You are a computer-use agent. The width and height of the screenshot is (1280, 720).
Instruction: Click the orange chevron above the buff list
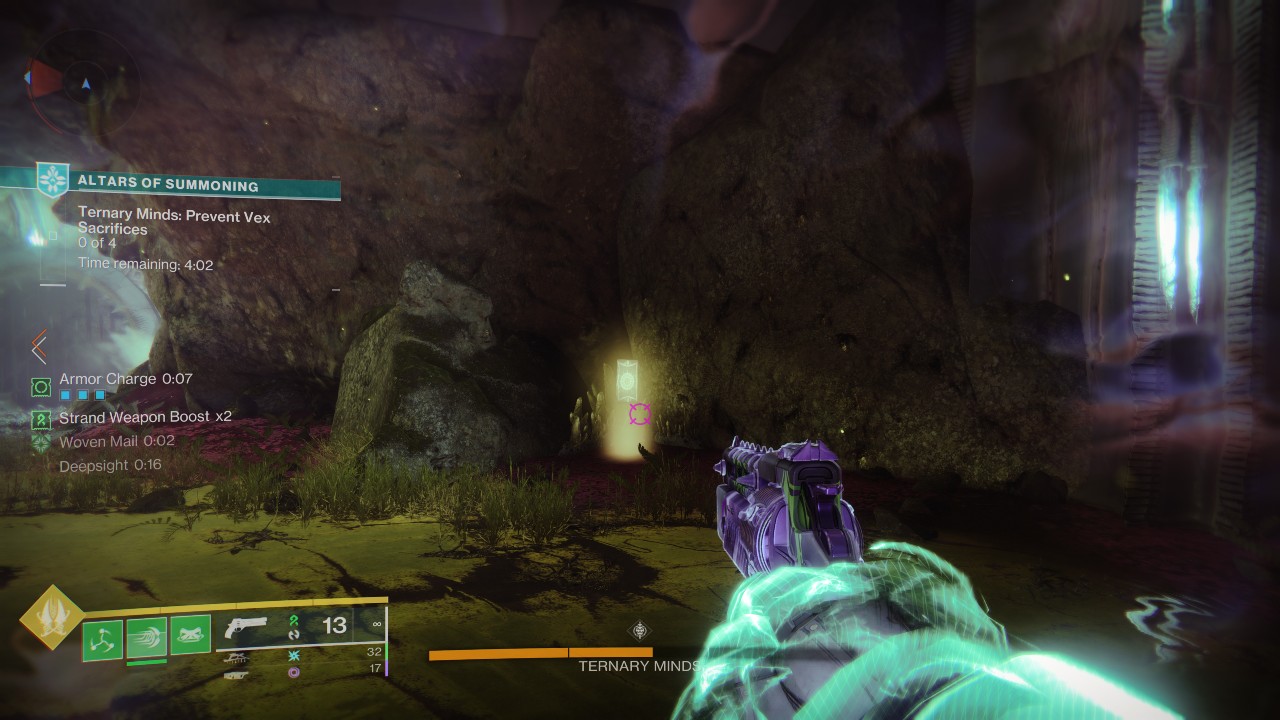pos(39,347)
